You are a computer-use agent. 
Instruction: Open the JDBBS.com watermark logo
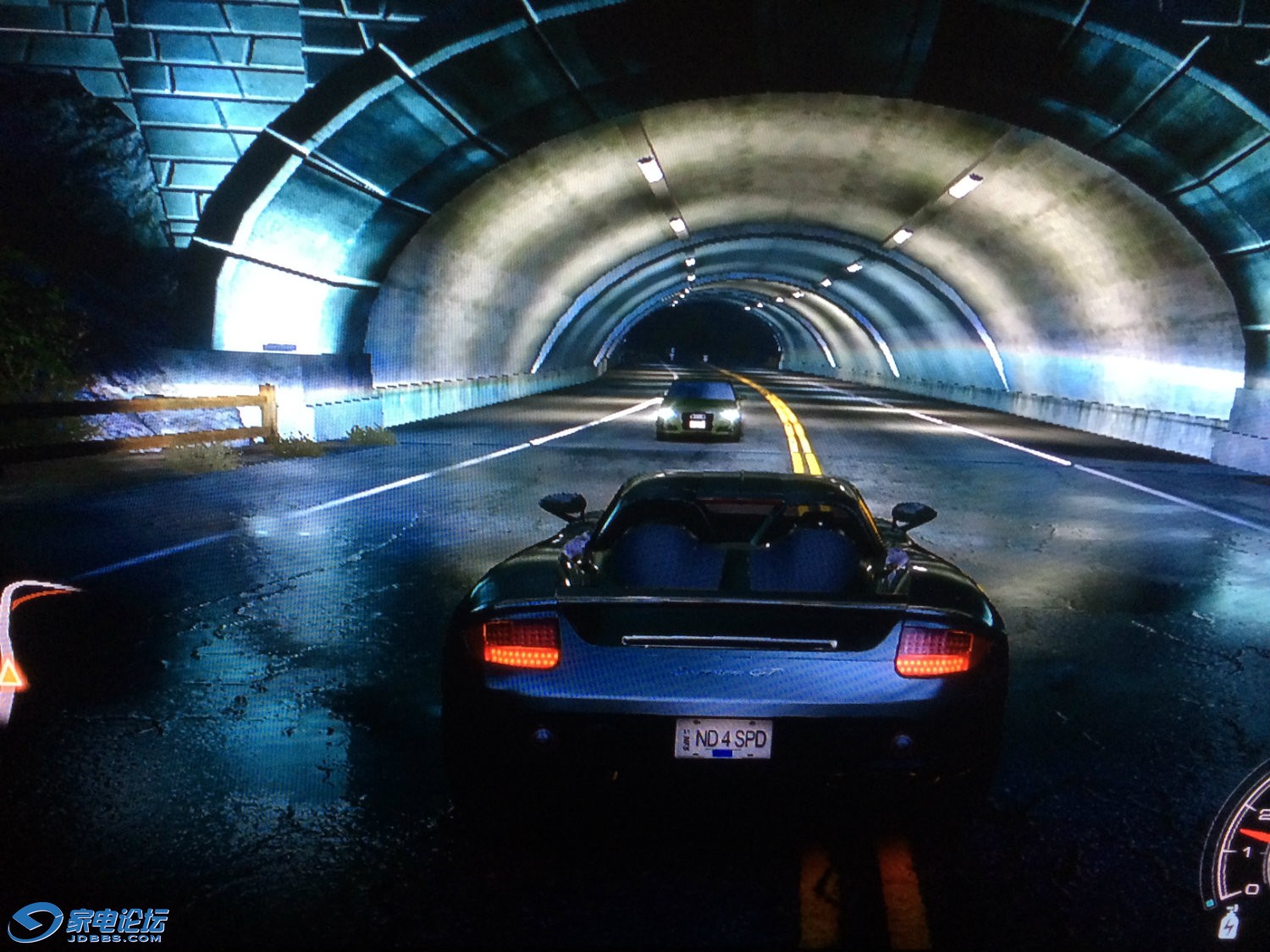pyautogui.click(x=88, y=922)
